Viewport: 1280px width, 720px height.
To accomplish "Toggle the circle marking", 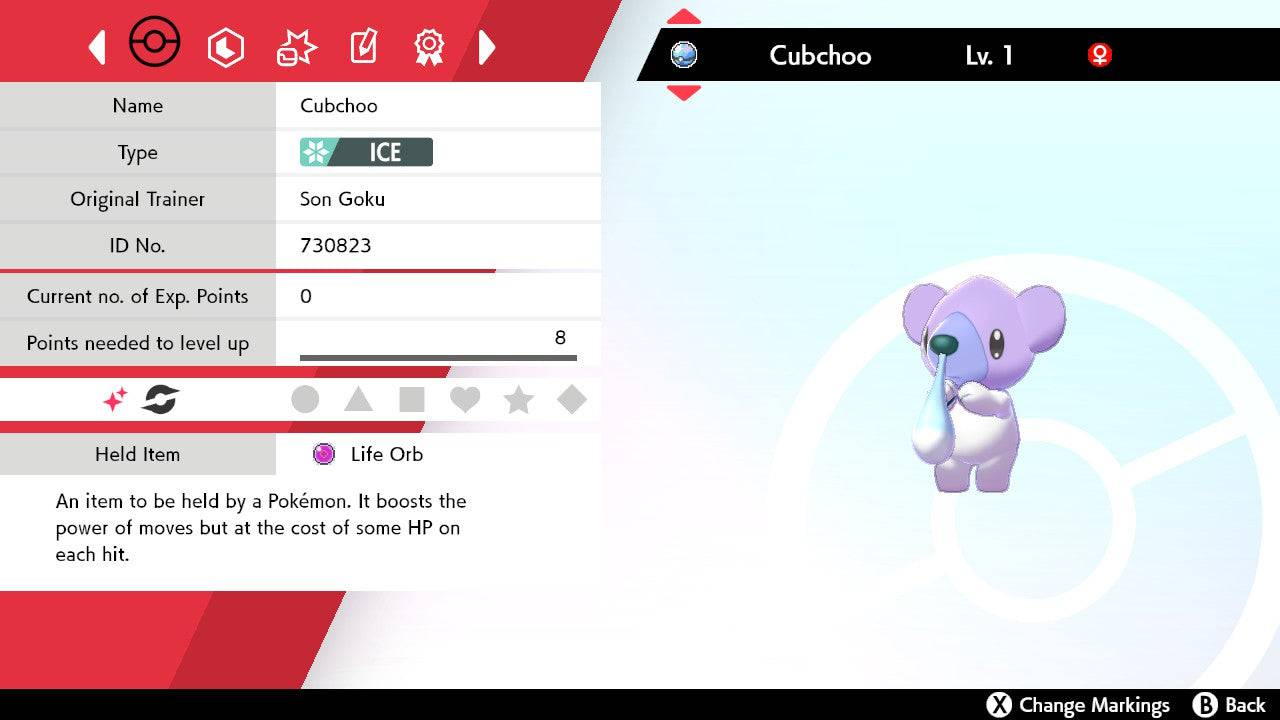I will point(305,398).
